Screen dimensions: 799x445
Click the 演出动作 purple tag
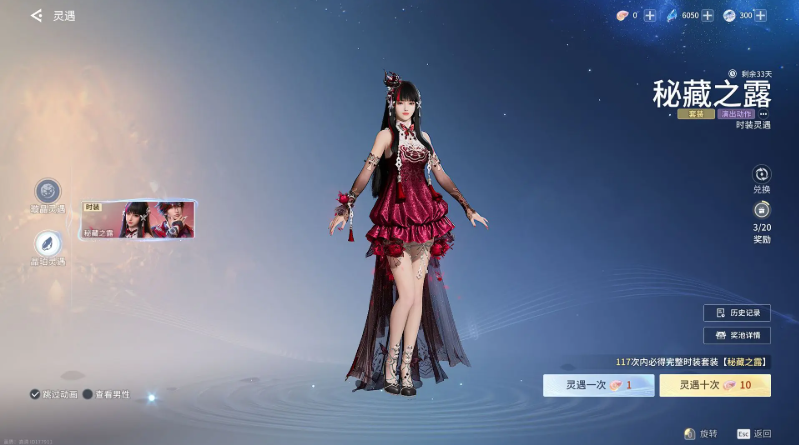(735, 114)
